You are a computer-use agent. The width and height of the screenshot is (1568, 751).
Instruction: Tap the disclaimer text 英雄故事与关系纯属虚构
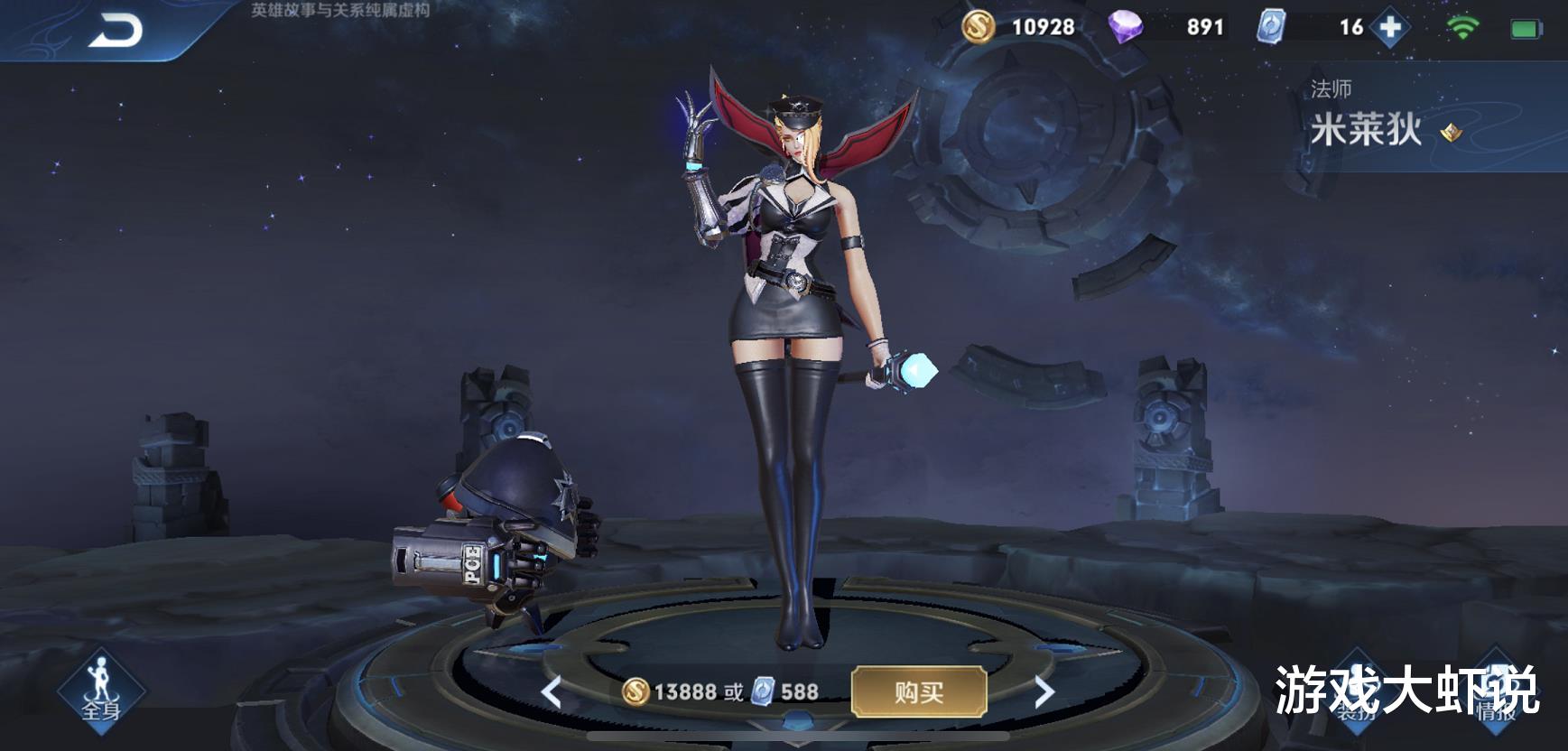(339, 11)
